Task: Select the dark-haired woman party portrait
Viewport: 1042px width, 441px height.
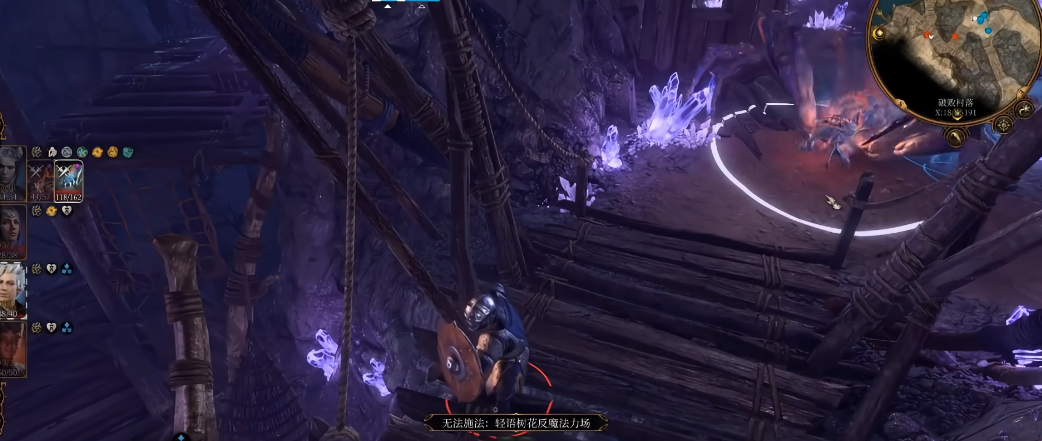Action: [12, 232]
